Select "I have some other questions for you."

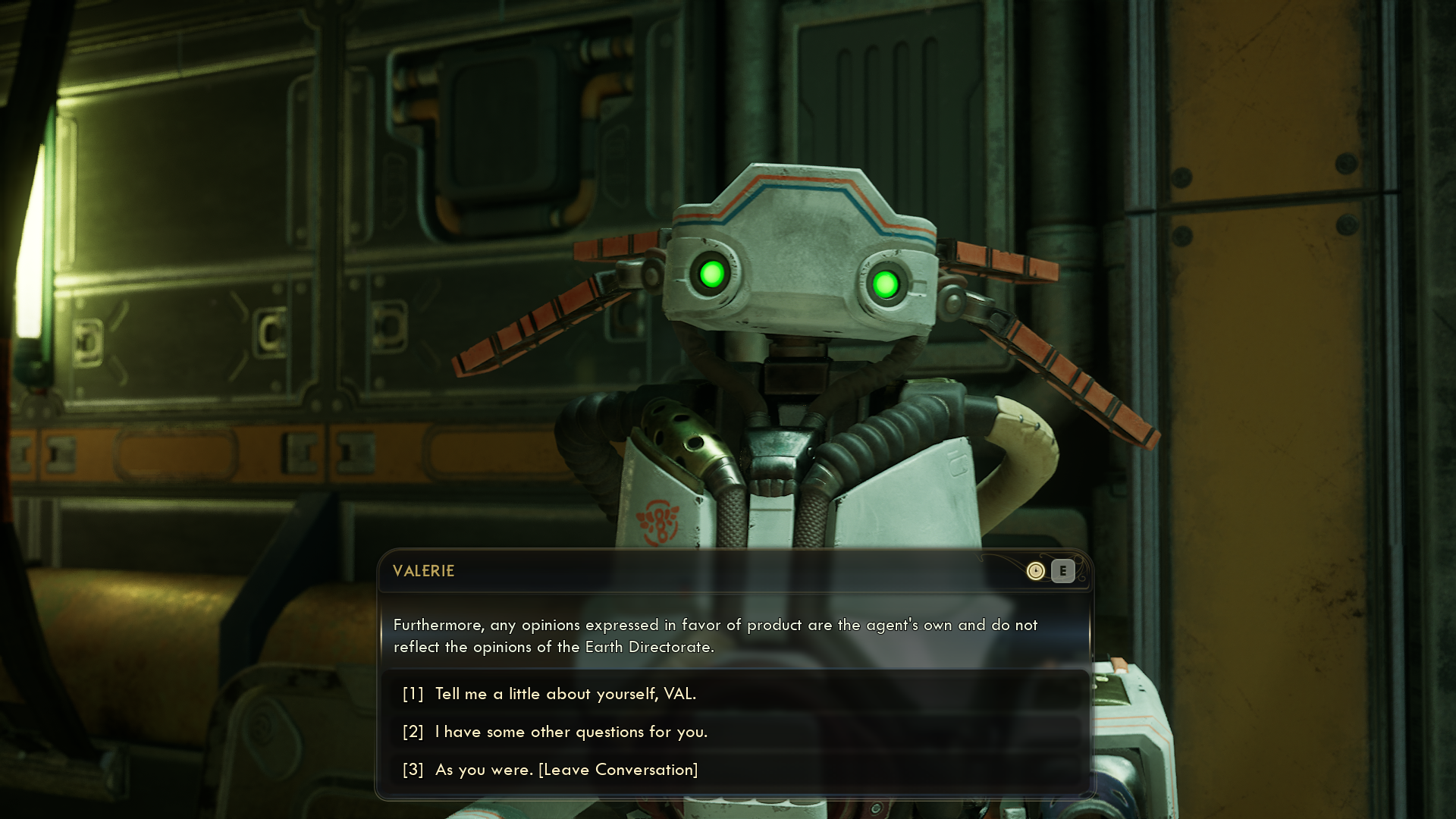pos(571,732)
